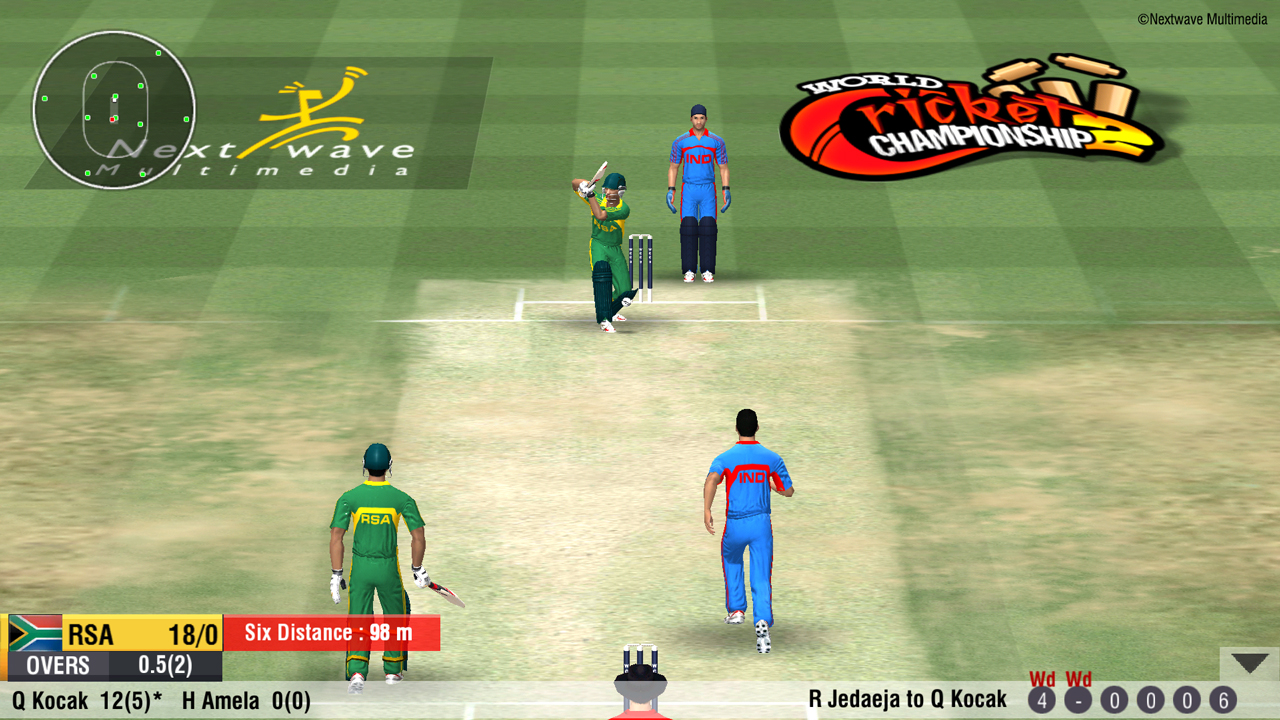
Task: Open the field radar minimap
Action: [x=113, y=108]
